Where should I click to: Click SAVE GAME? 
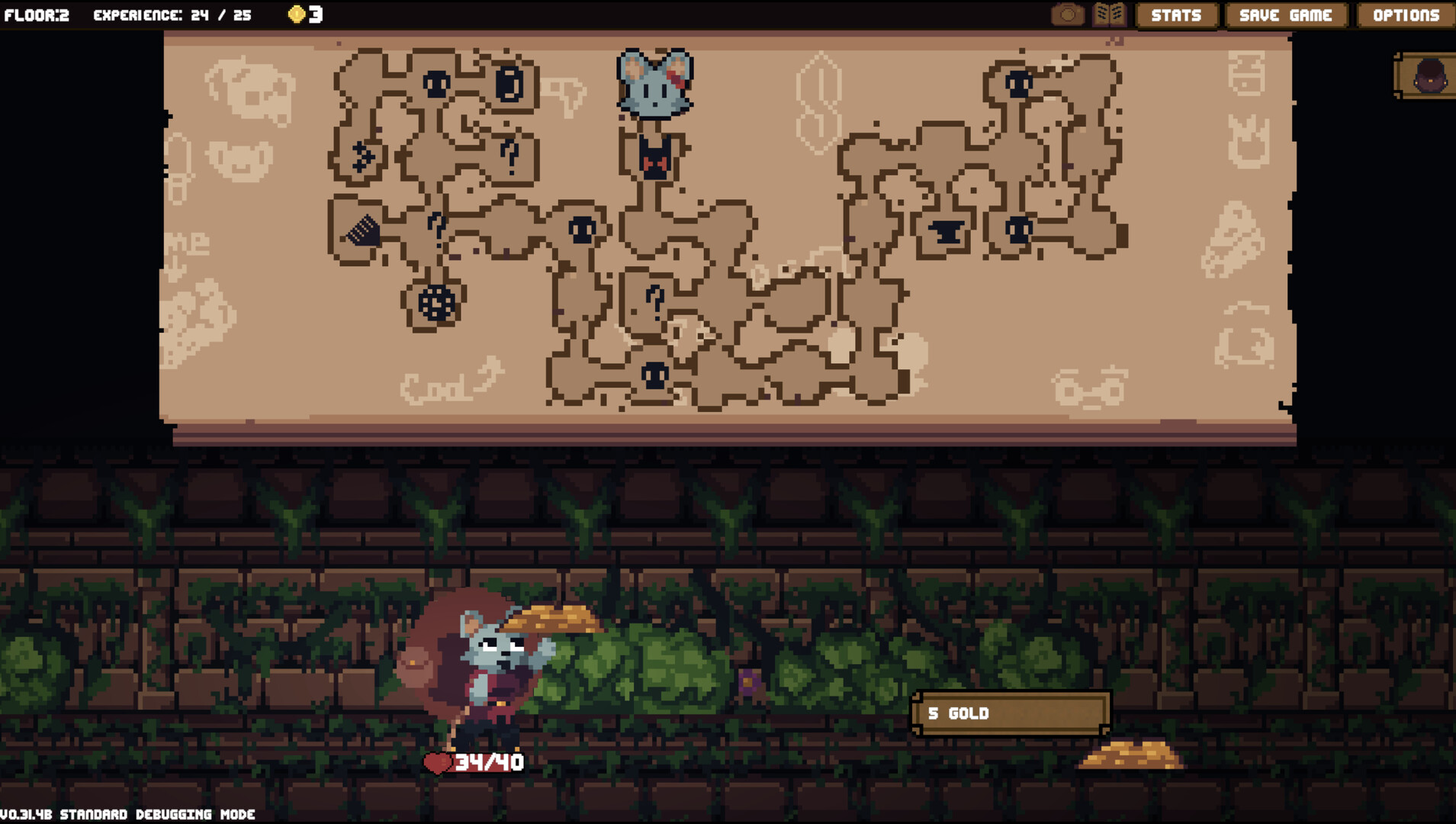1286,14
